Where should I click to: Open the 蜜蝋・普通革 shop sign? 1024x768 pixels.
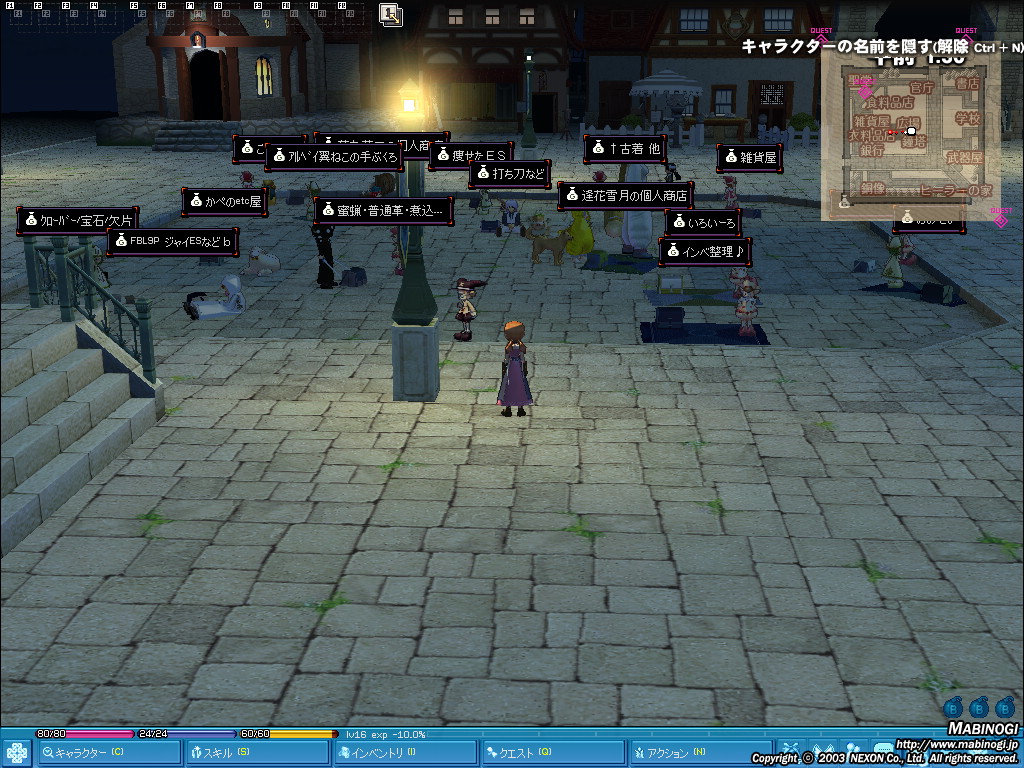(384, 210)
